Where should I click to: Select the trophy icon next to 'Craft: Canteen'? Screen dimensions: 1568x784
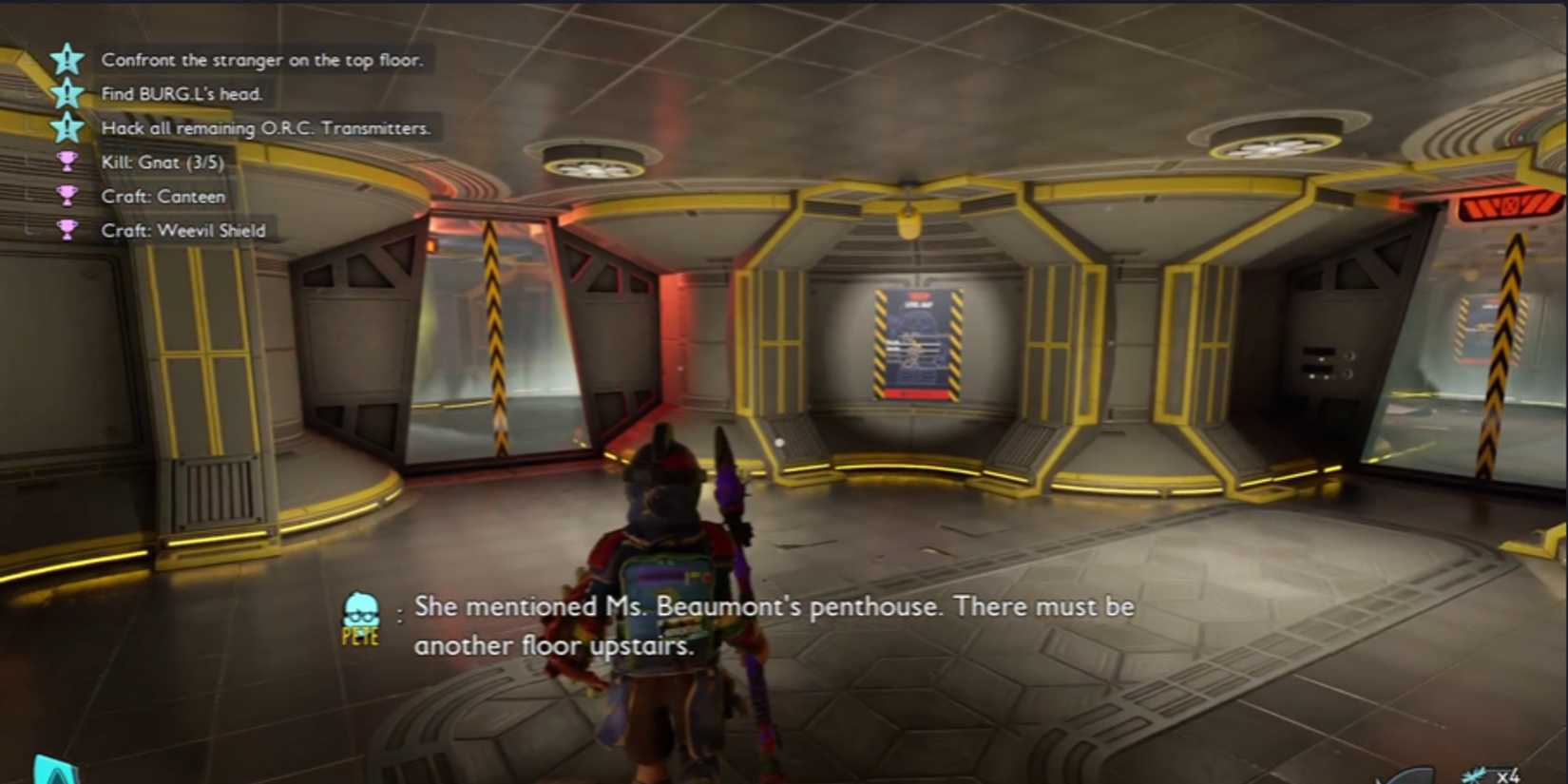[x=67, y=197]
